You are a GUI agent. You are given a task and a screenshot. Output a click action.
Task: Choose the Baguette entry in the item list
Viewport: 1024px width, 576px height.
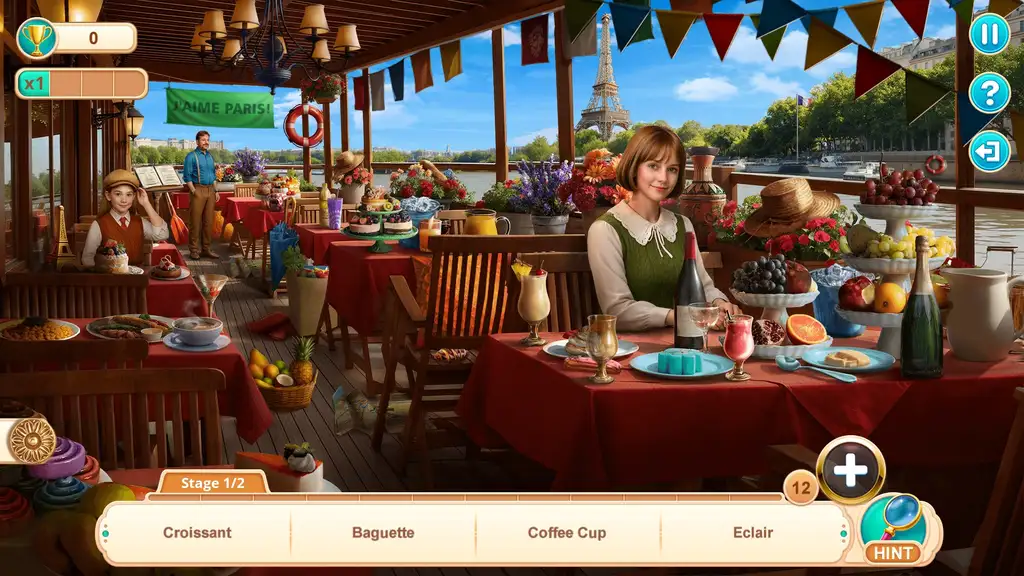click(x=383, y=533)
